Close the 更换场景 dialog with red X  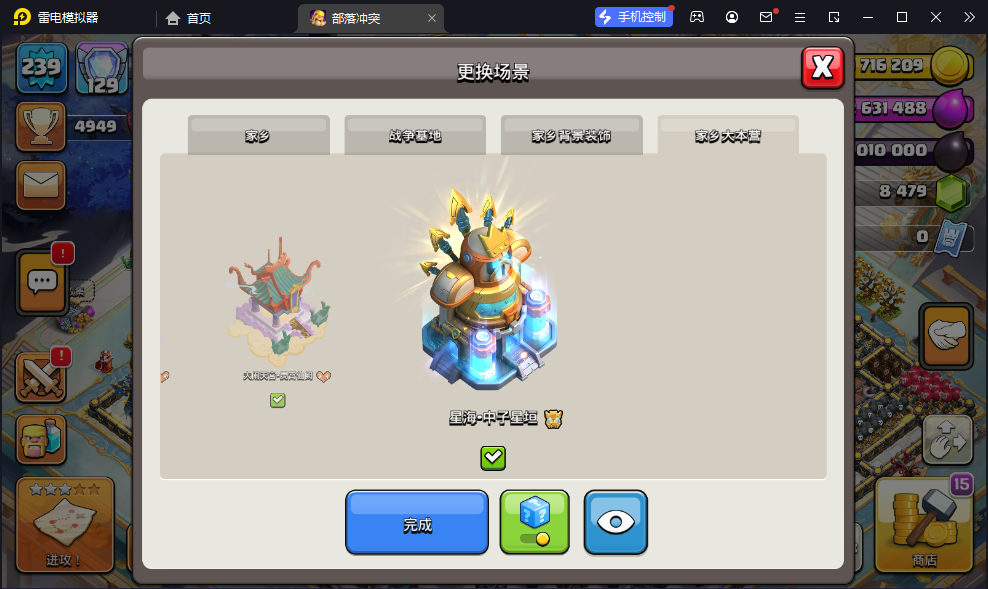pos(822,67)
